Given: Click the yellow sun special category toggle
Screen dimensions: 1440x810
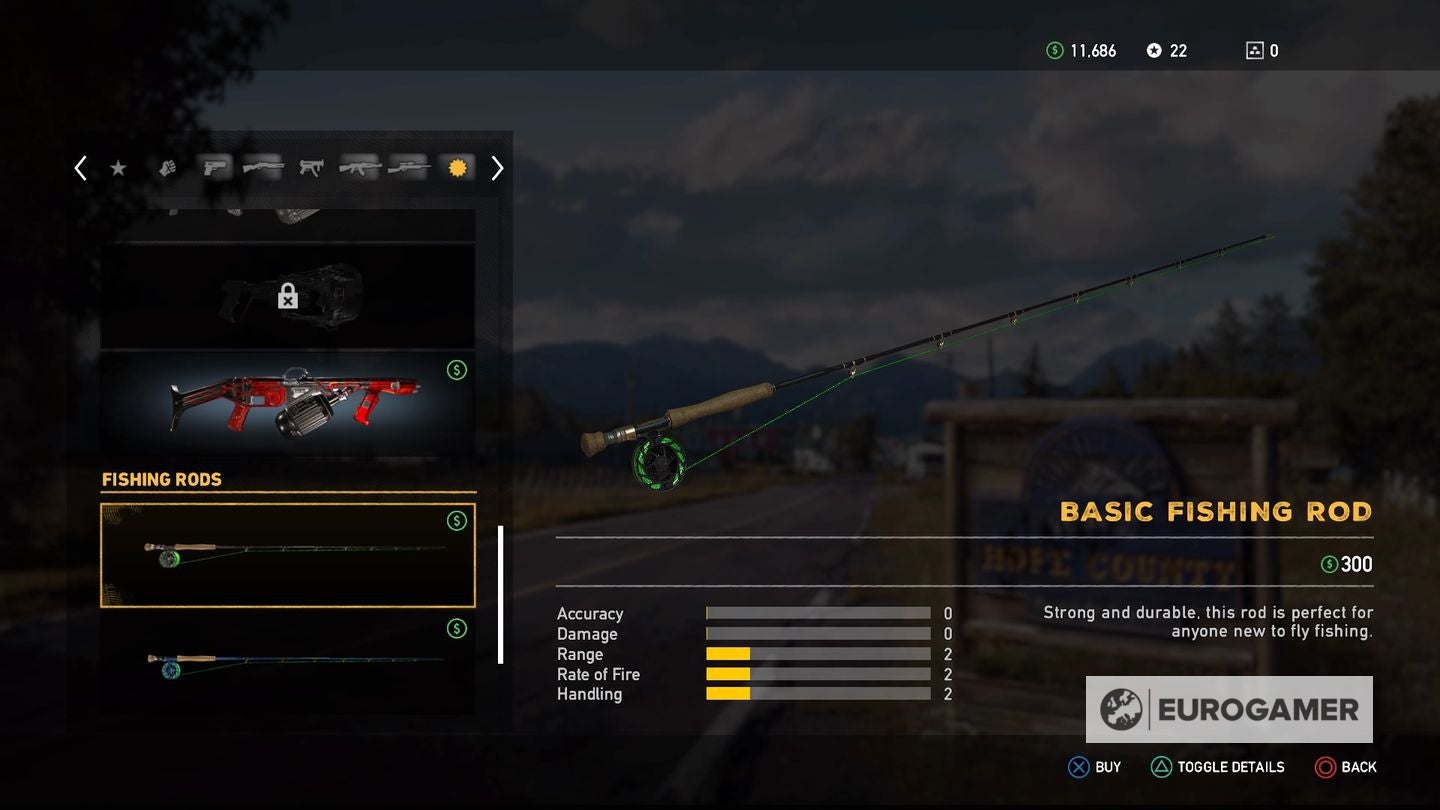Looking at the screenshot, I should [456, 167].
